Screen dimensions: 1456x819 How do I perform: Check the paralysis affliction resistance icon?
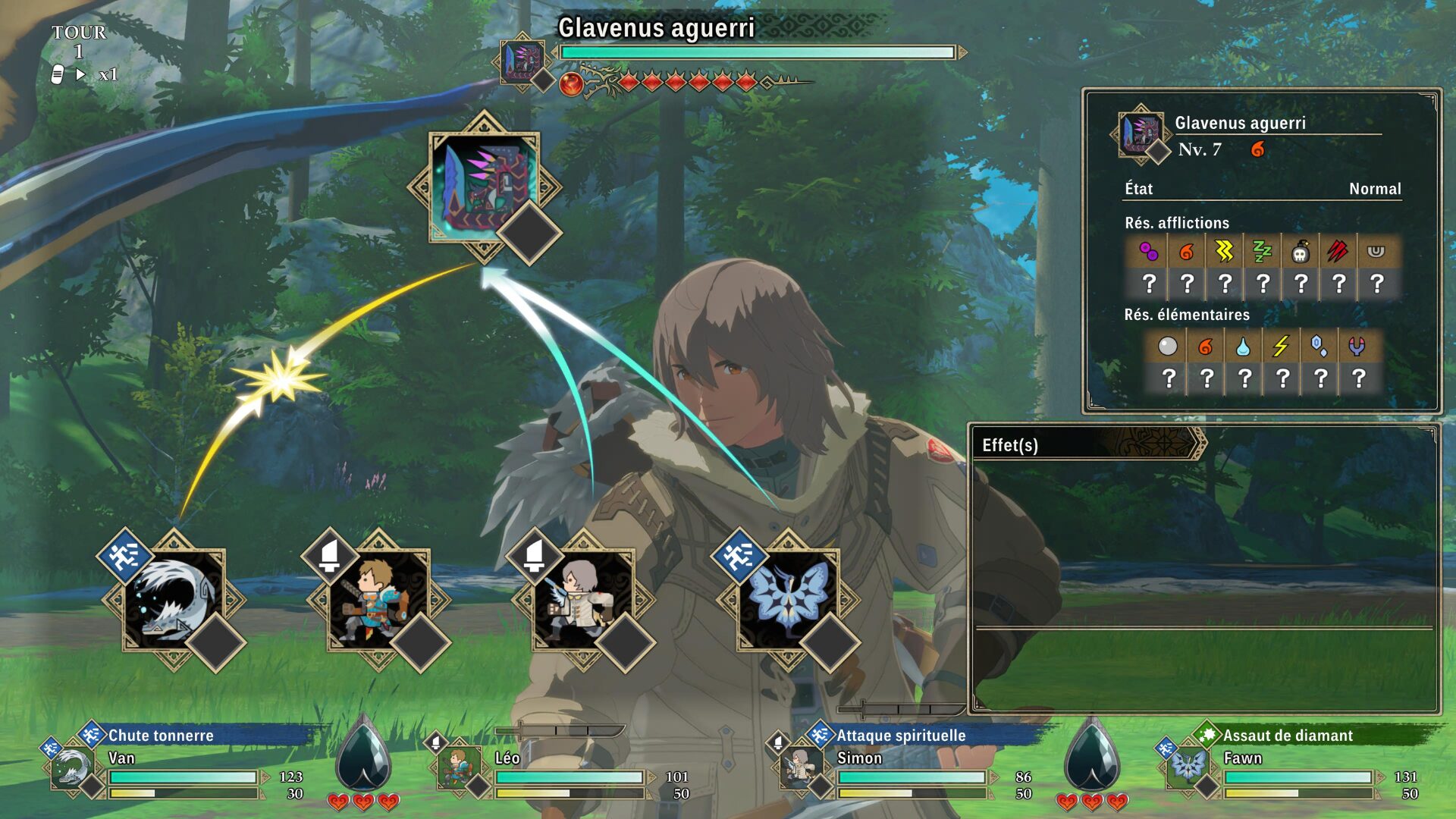[1224, 252]
